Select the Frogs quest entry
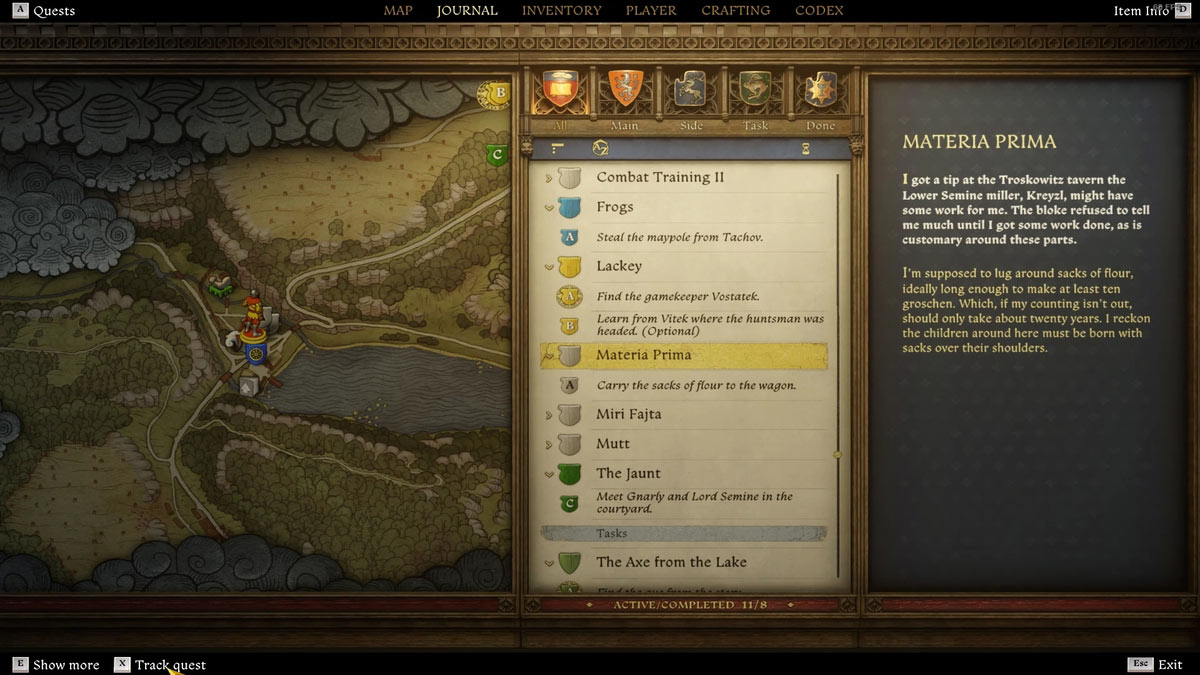 (x=615, y=207)
